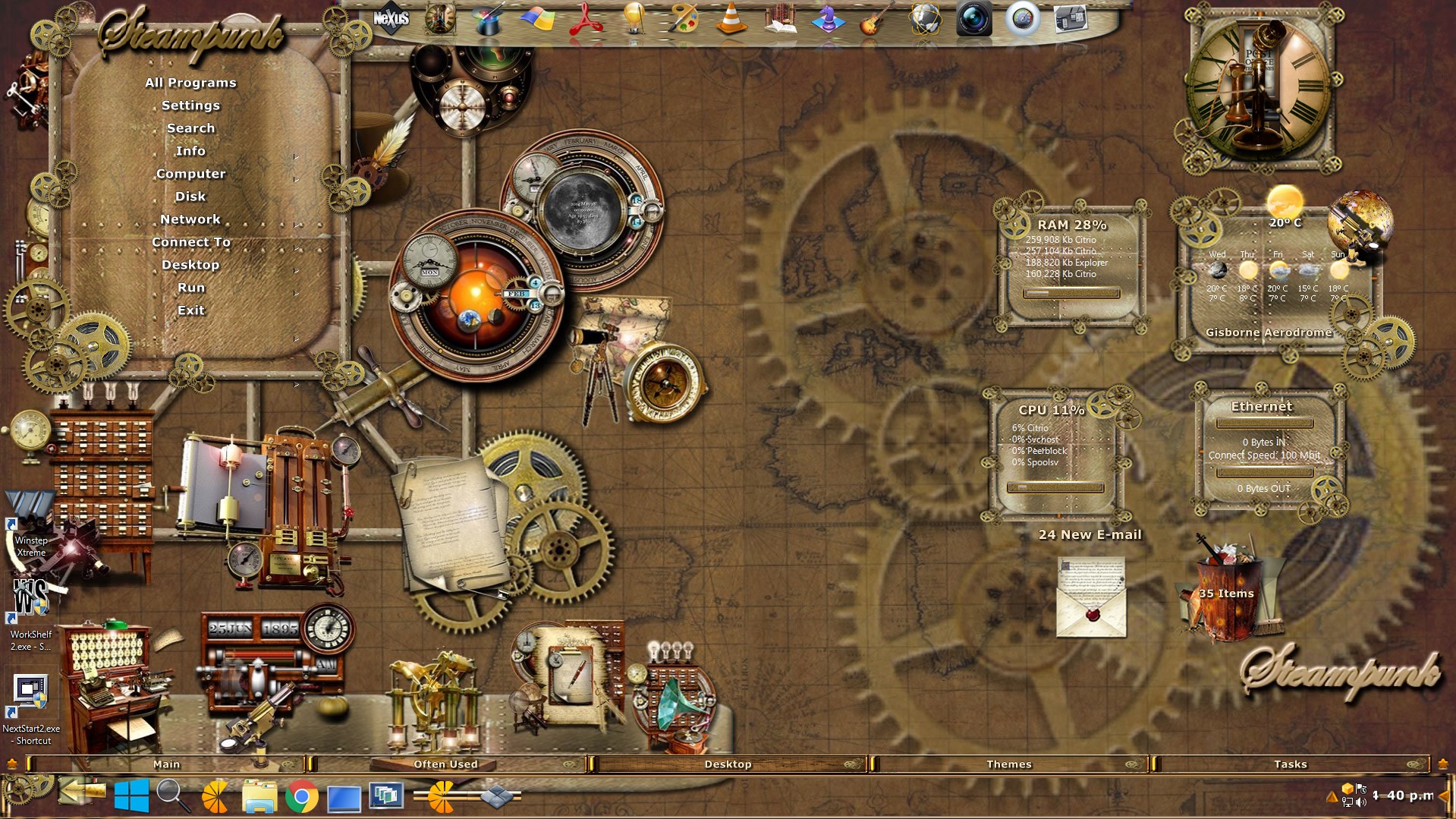Open the Adobe Acrobat dock icon

click(586, 19)
